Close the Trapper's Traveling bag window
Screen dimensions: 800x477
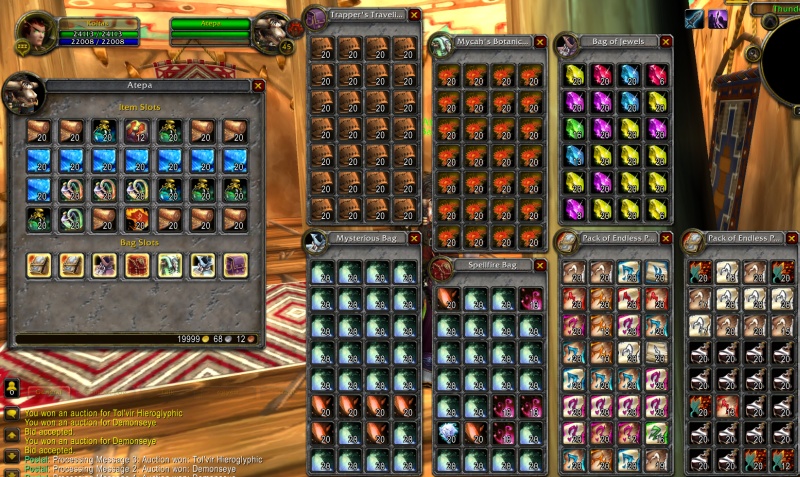pyautogui.click(x=415, y=15)
